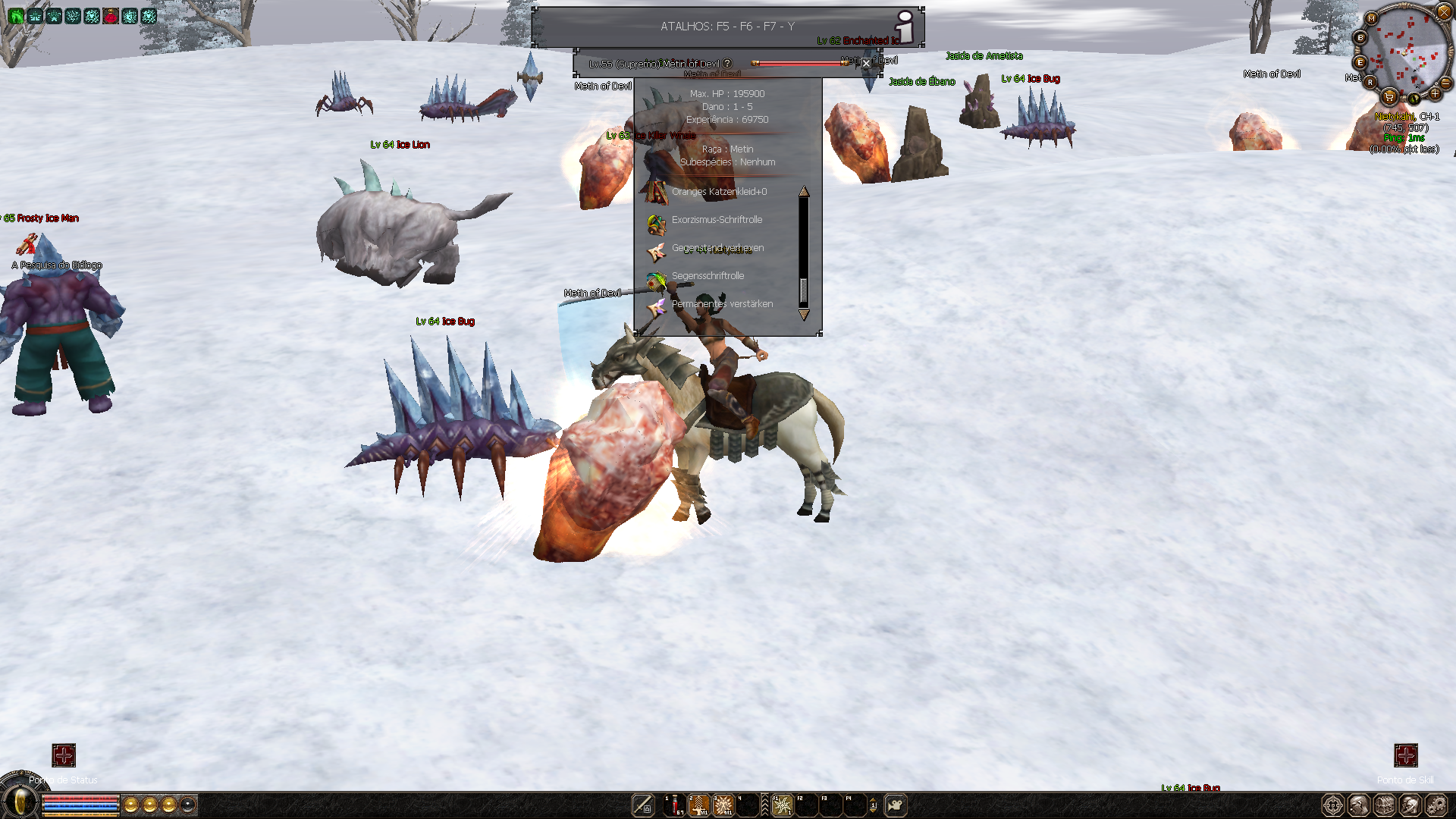Select the Exorzismus-Schriftrolle drop entry
Viewport: 1456px width, 819px height.
coord(716,220)
